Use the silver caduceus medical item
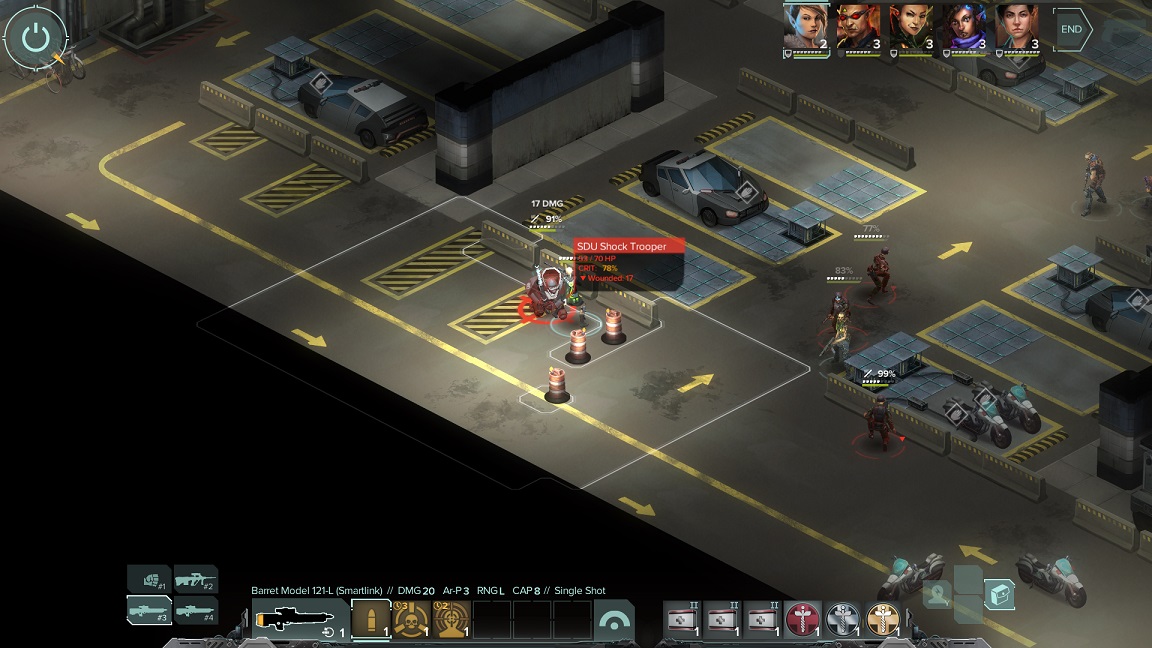This screenshot has height=648, width=1152. tap(843, 620)
